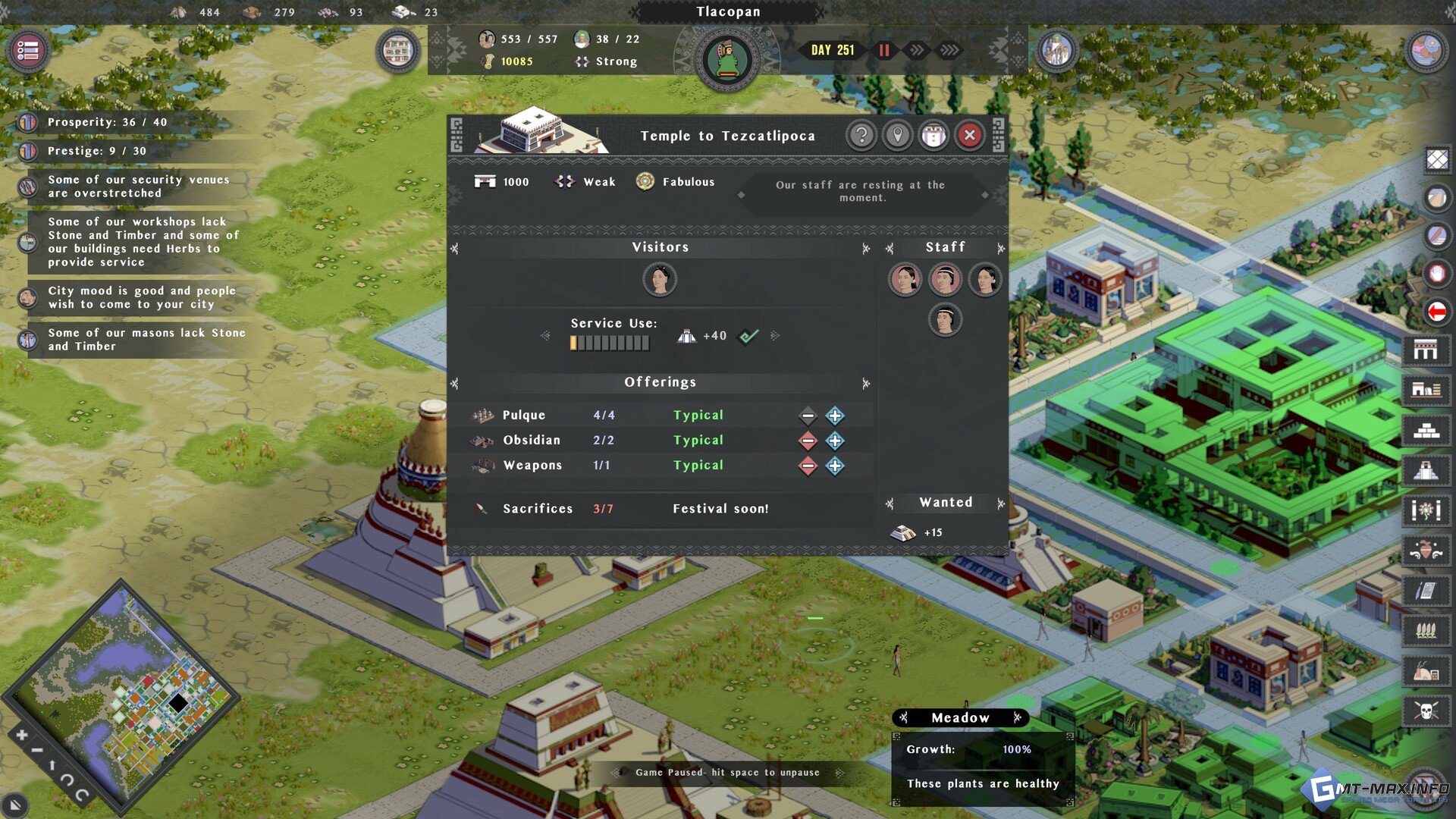
Task: Decrease the Weapons offering with minus
Action: pyautogui.click(x=808, y=466)
